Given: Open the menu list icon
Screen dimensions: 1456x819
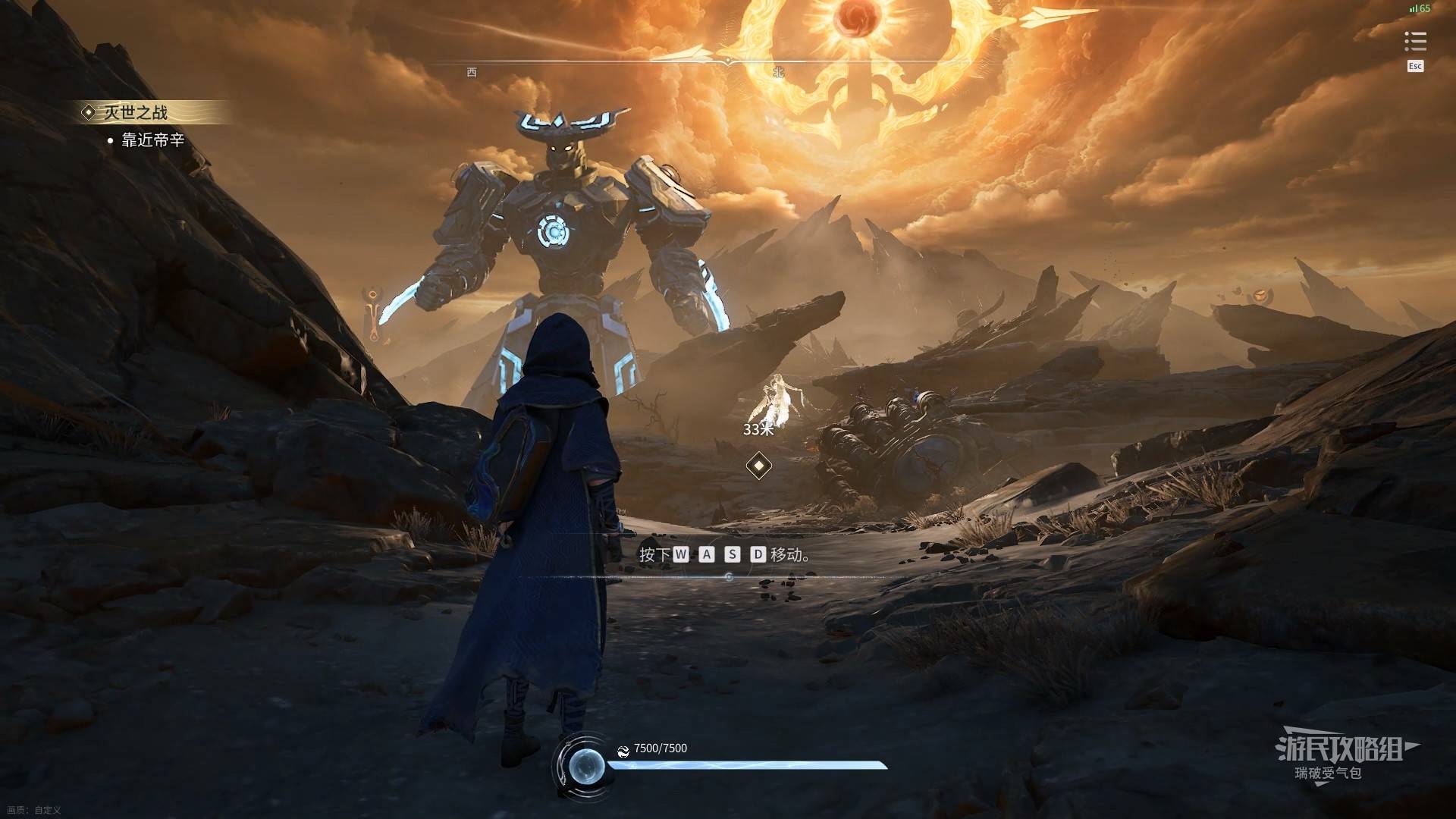Looking at the screenshot, I should pos(1415,41).
